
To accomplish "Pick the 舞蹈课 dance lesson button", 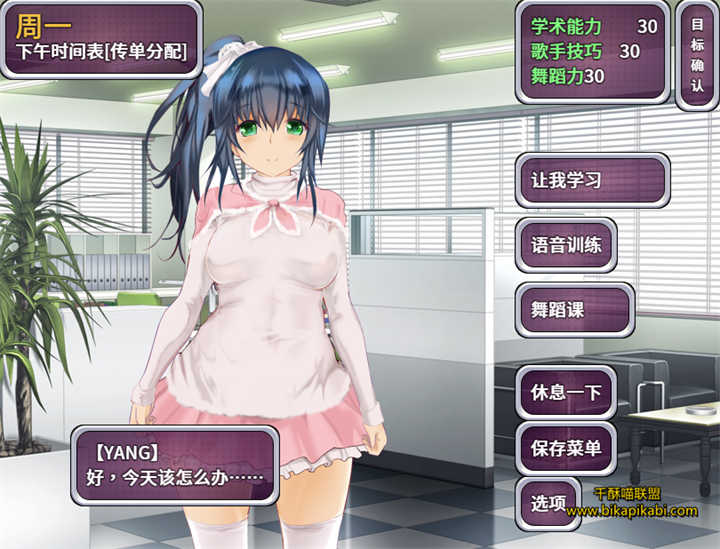I will (574, 310).
